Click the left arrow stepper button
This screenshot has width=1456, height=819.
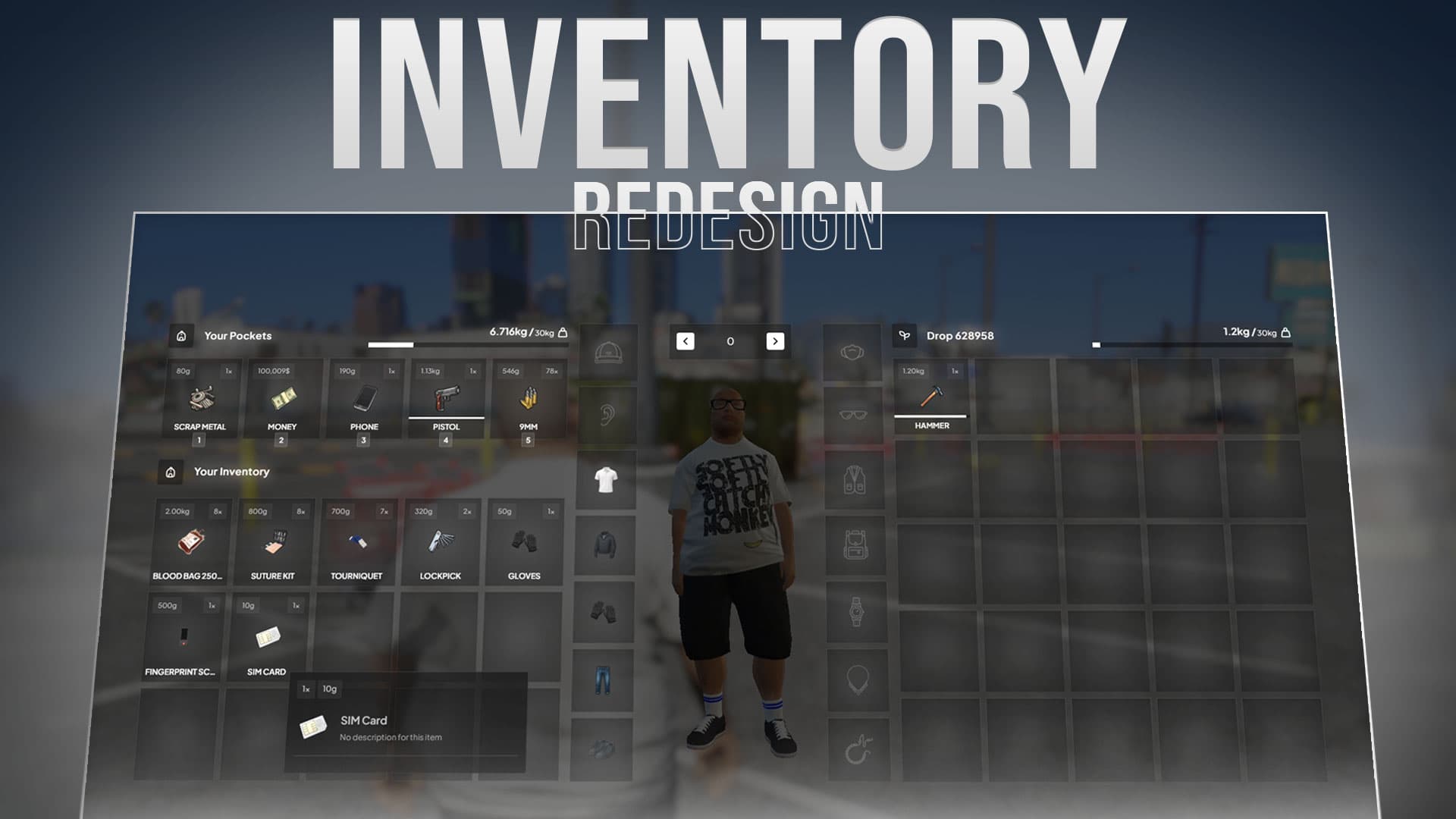pyautogui.click(x=686, y=341)
